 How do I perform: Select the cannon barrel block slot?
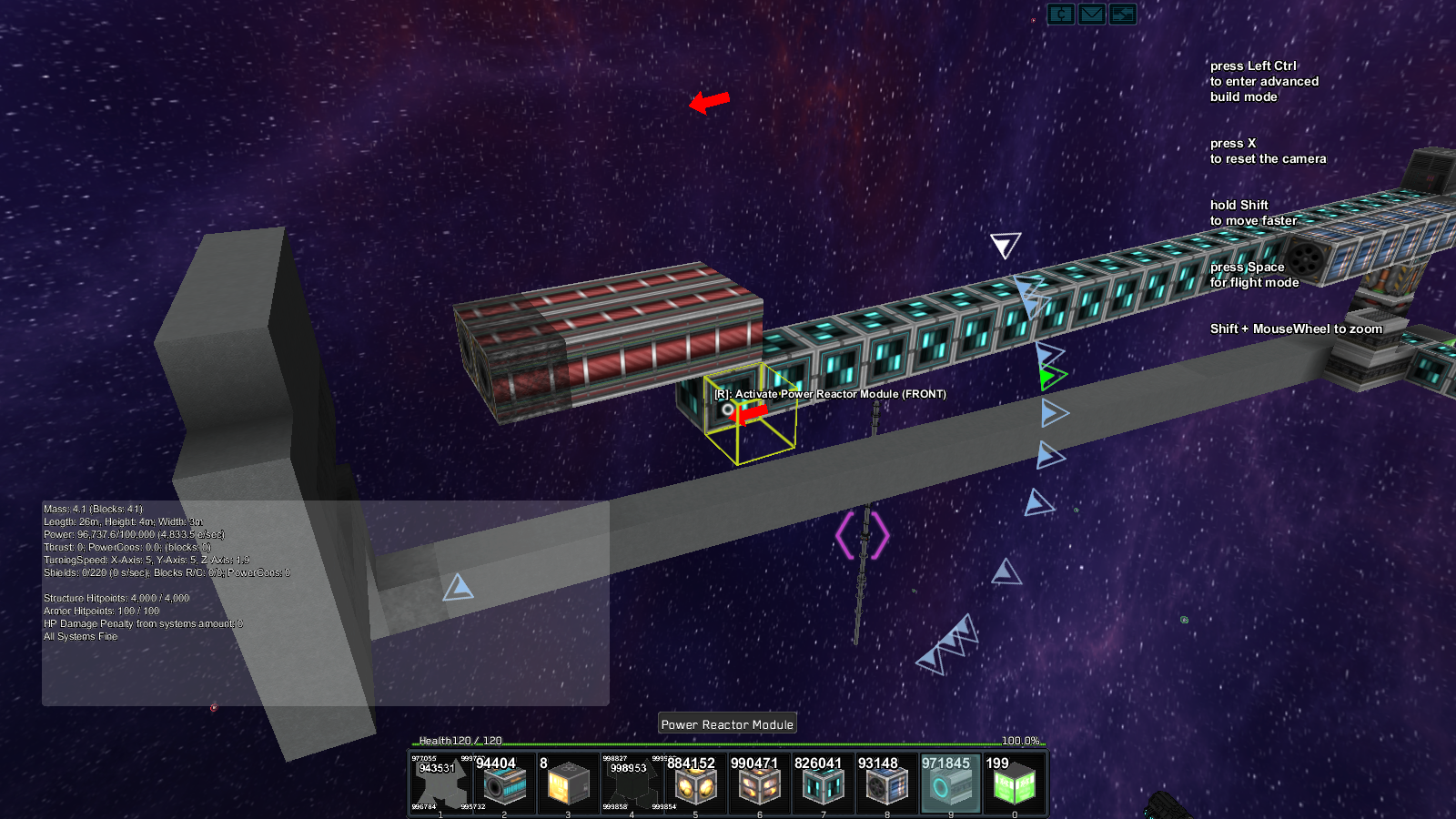pos(504,783)
